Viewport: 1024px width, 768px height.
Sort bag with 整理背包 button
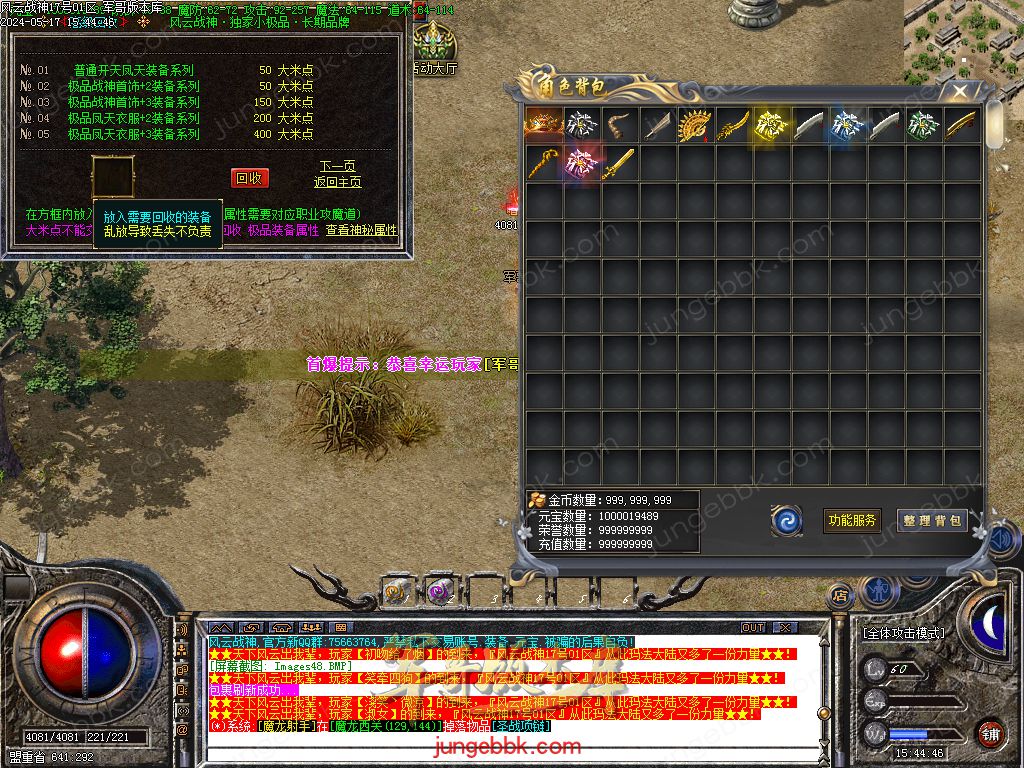tap(932, 520)
